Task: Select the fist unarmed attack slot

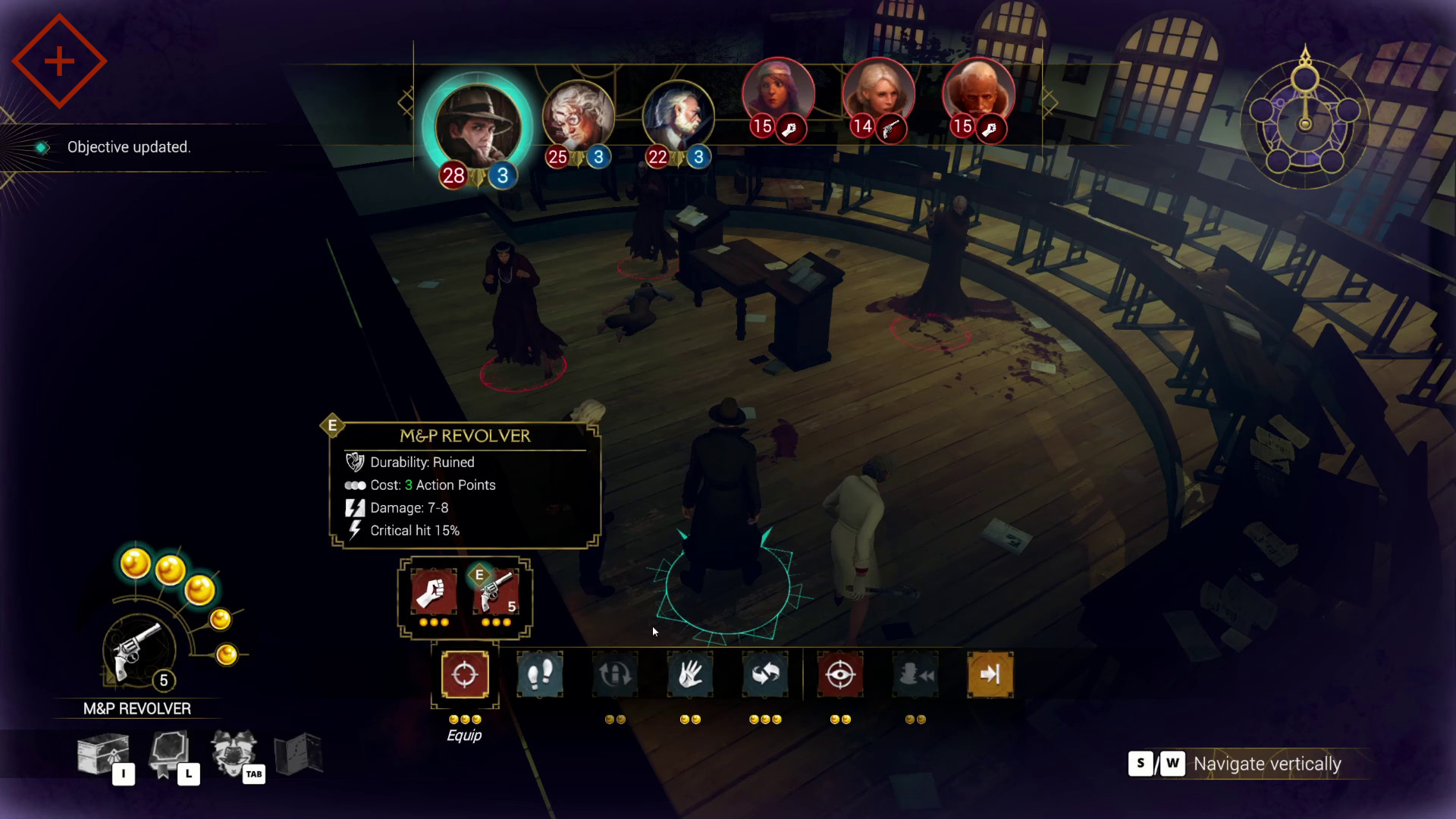Action: tap(433, 592)
